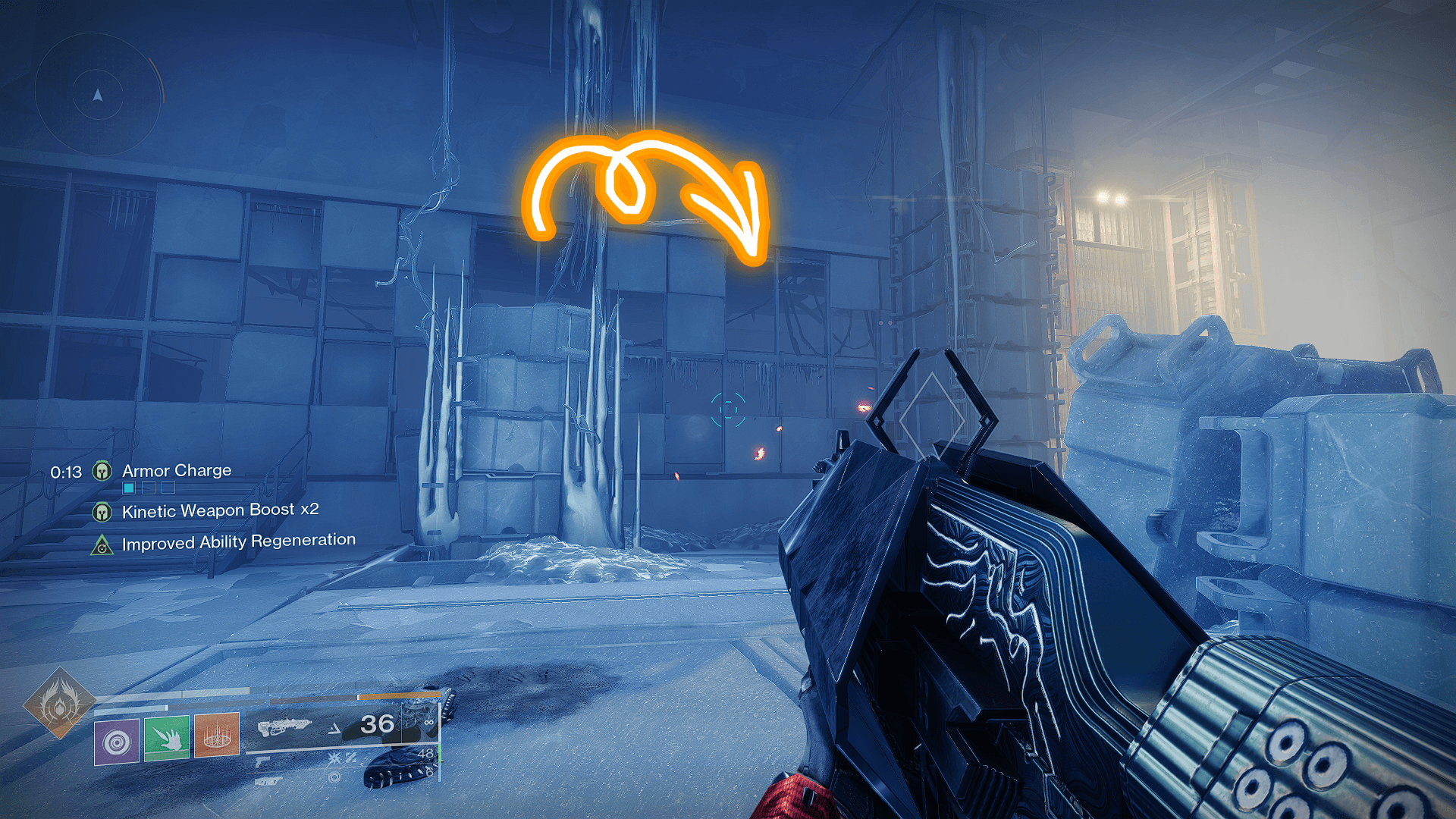
Task: Click the second empty Armor Charge square
Action: (148, 487)
